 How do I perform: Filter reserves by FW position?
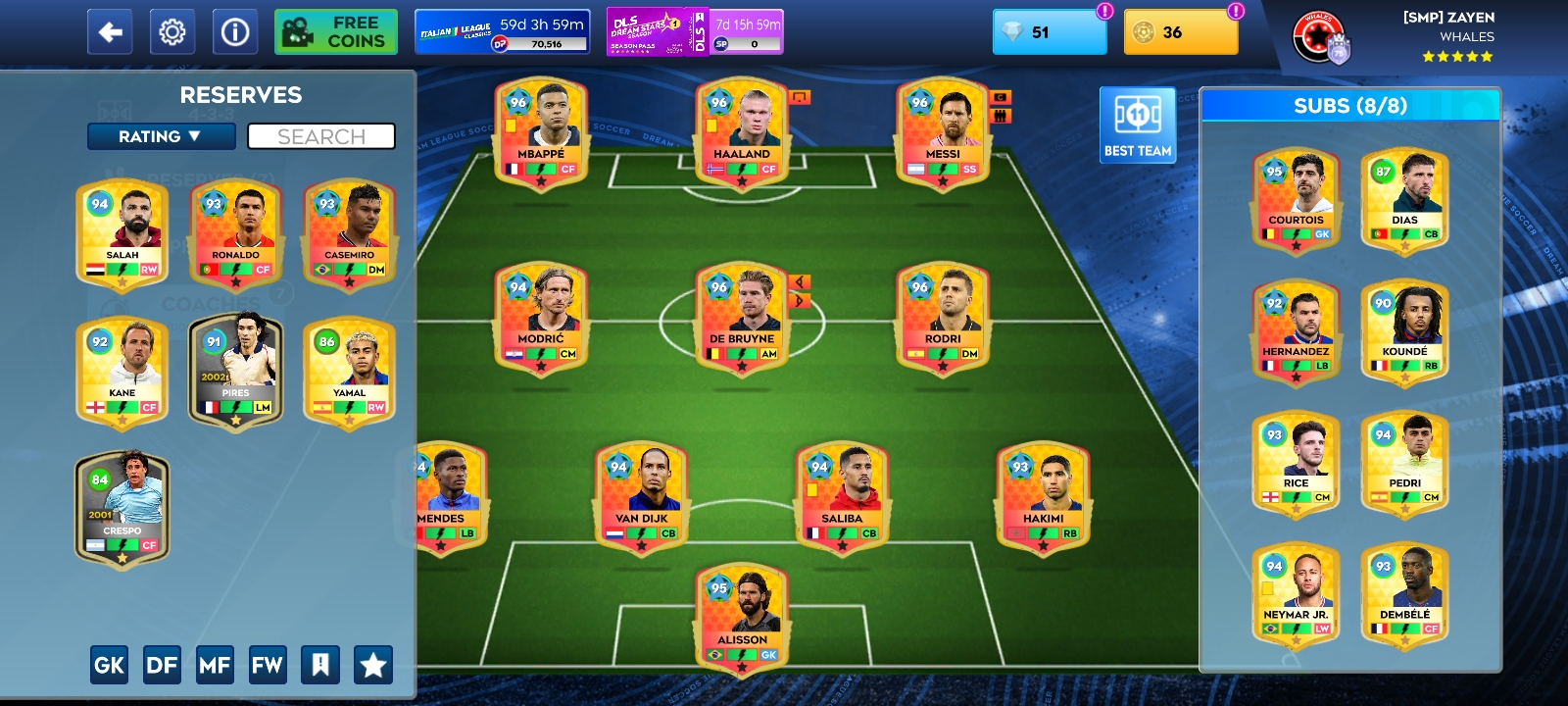coord(269,664)
